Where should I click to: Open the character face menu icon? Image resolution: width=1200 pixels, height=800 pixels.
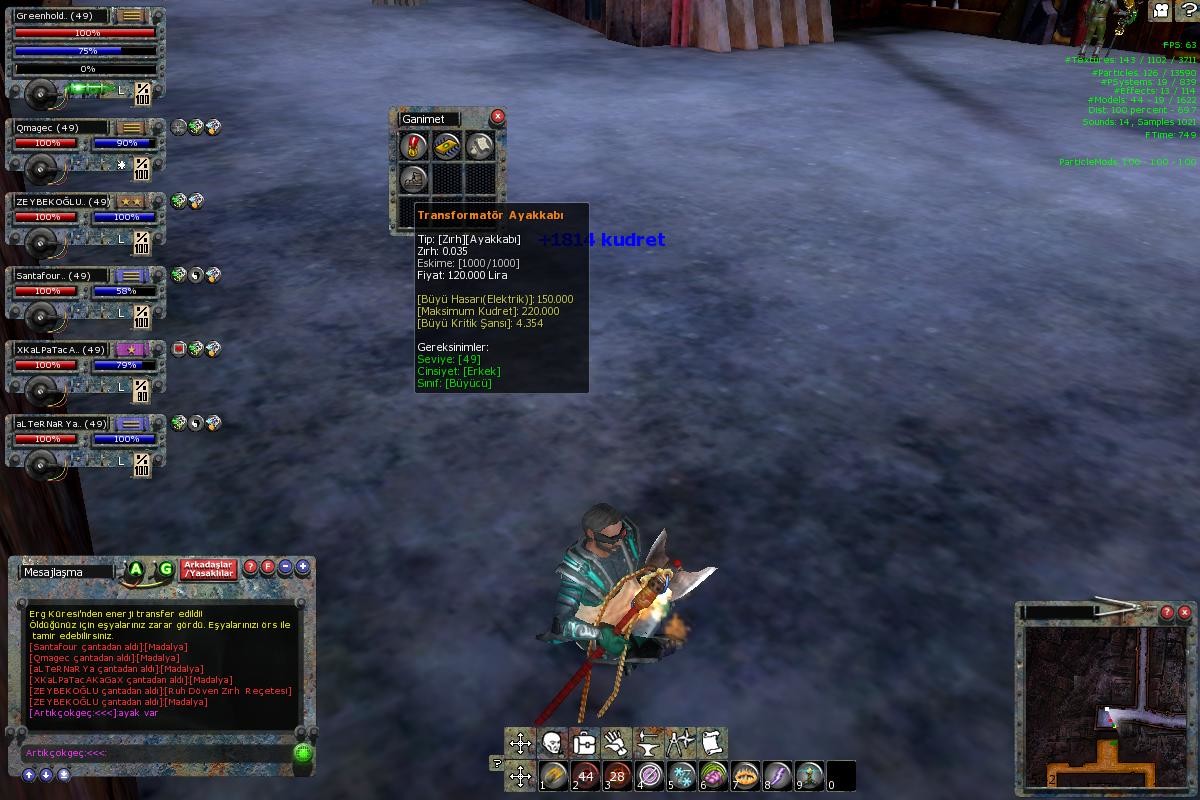[552, 743]
